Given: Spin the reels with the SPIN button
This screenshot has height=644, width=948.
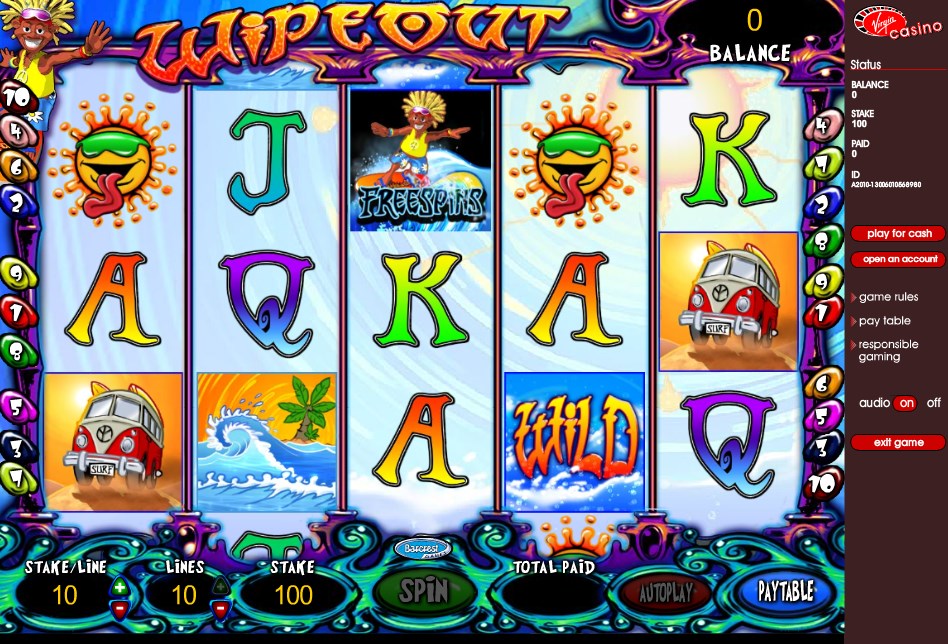Looking at the screenshot, I should coord(424,591).
